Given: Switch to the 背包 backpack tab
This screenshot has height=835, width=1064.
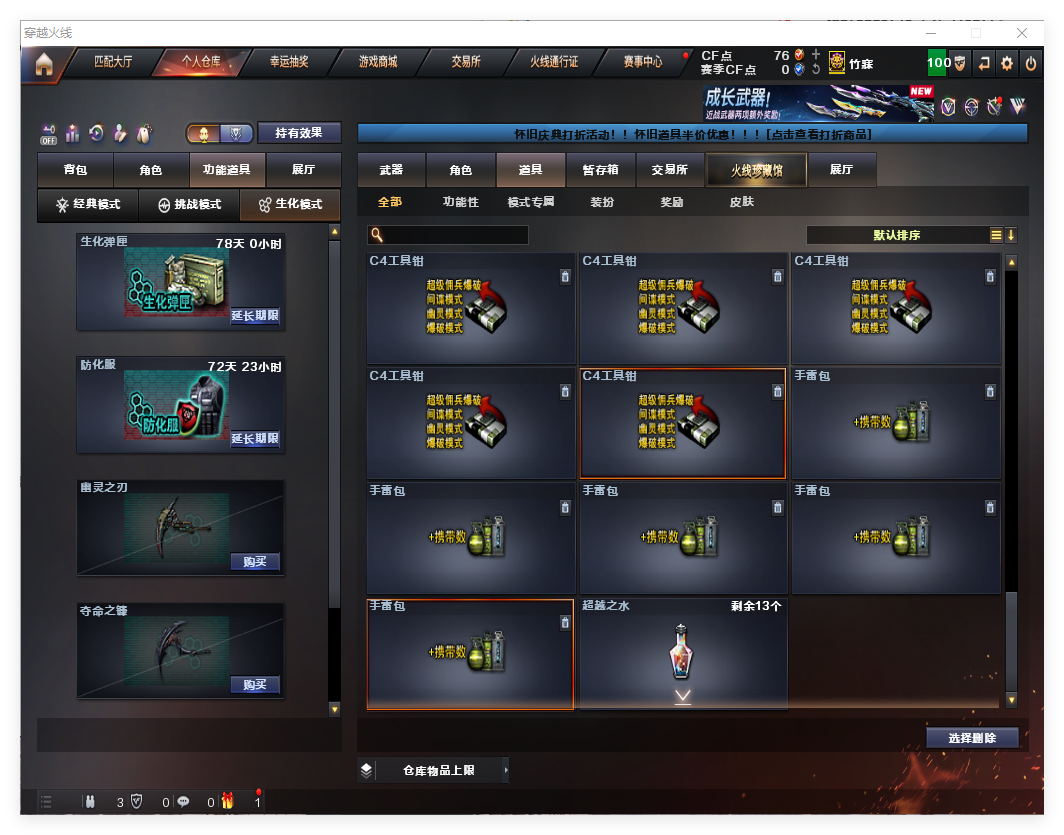Looking at the screenshot, I should (75, 171).
